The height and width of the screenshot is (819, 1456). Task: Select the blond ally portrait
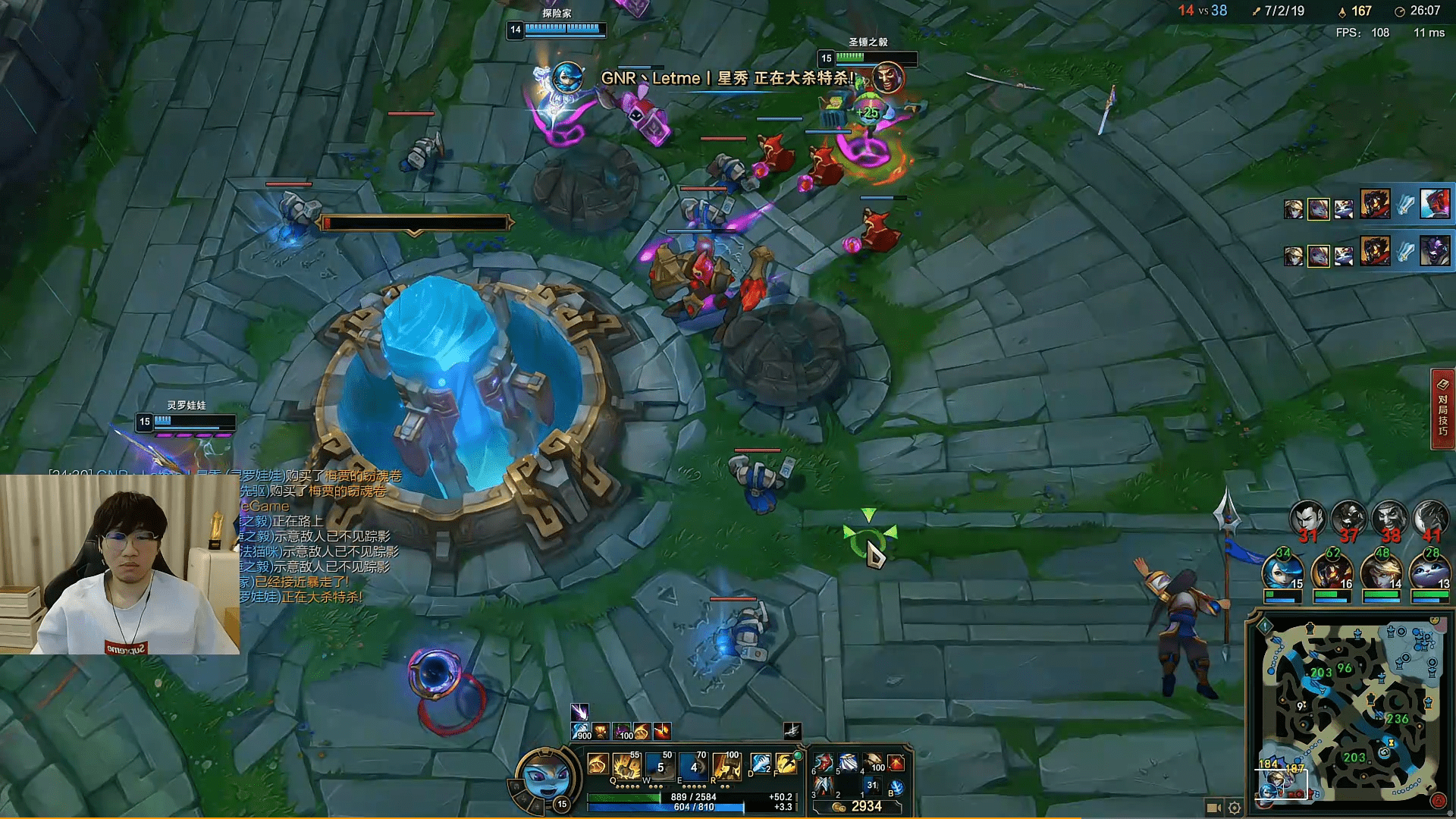click(1381, 572)
